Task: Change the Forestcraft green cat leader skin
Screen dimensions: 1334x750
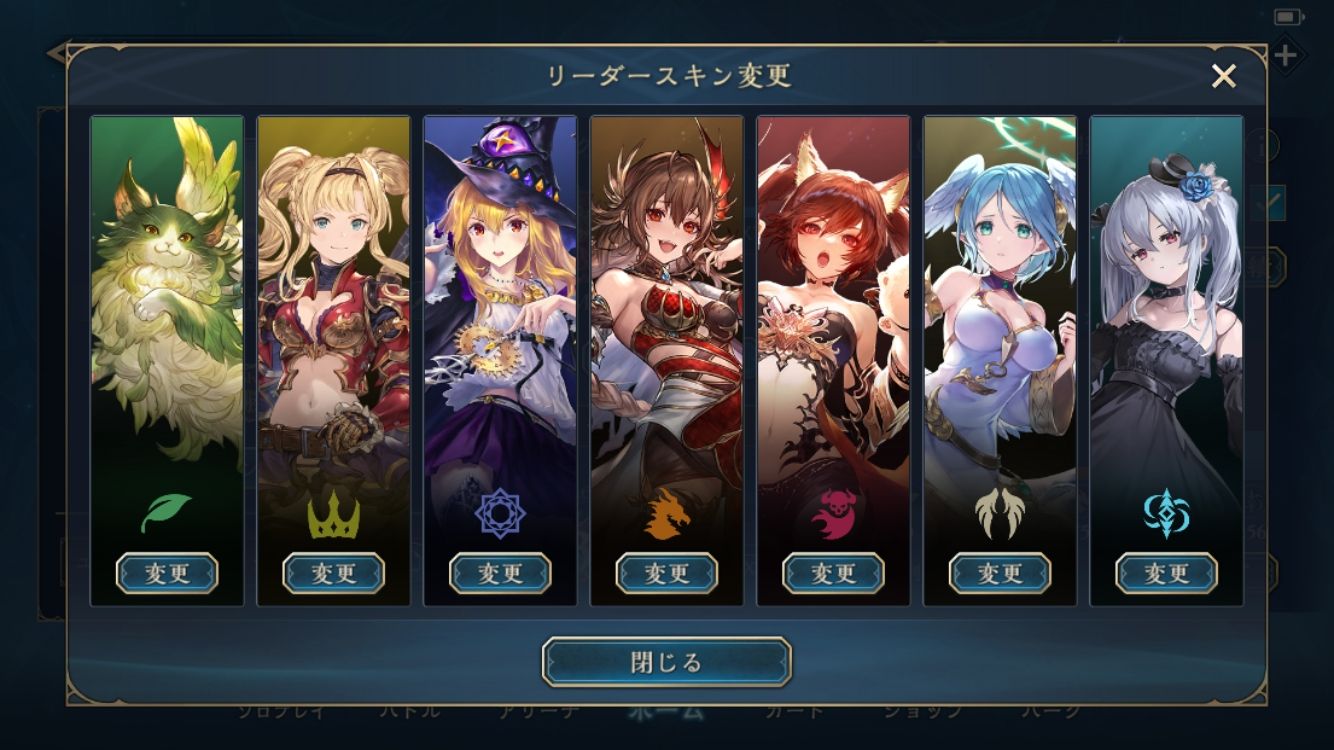Action: tap(167, 573)
